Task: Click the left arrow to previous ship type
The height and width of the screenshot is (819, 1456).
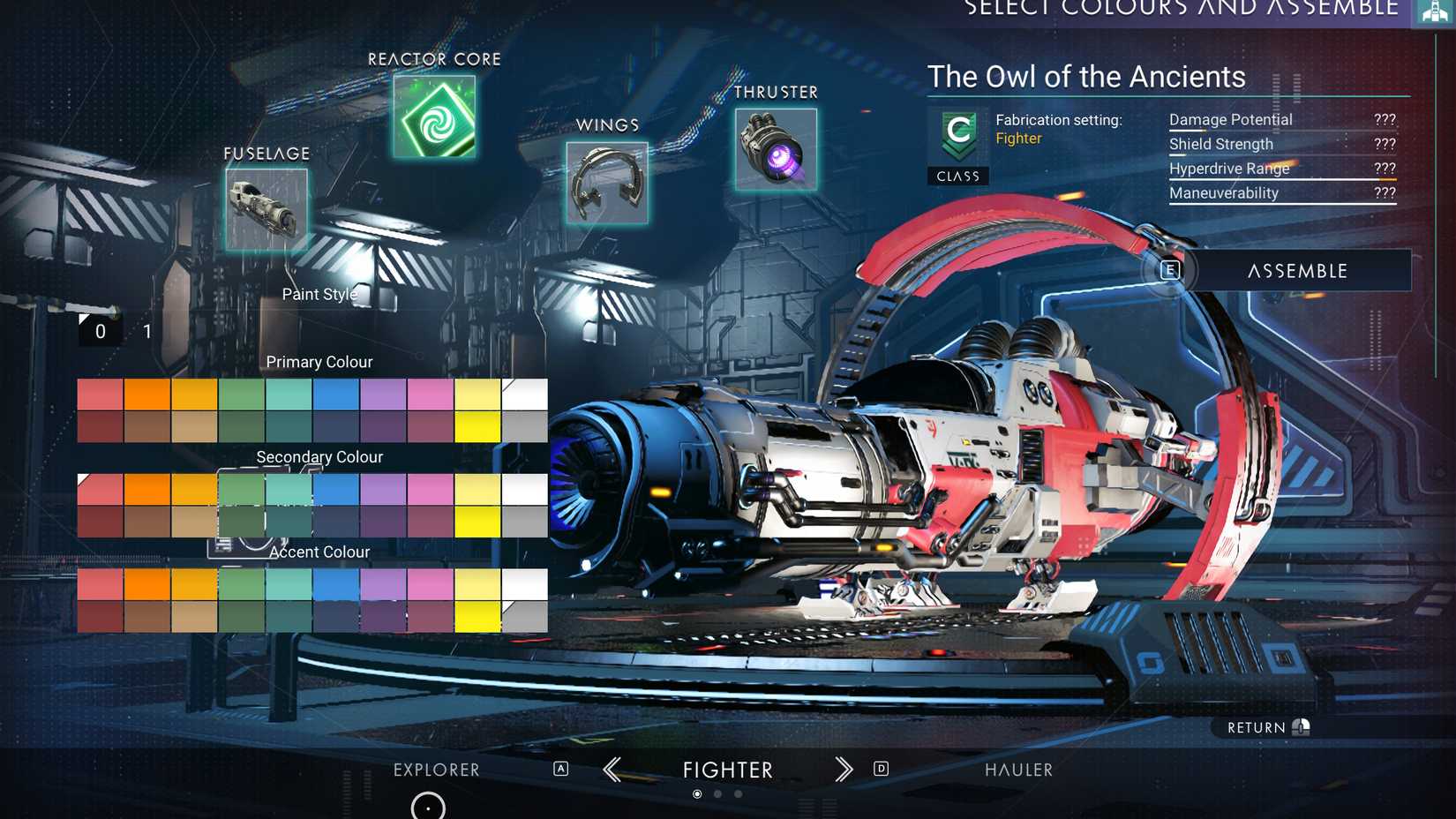Action: (x=612, y=770)
